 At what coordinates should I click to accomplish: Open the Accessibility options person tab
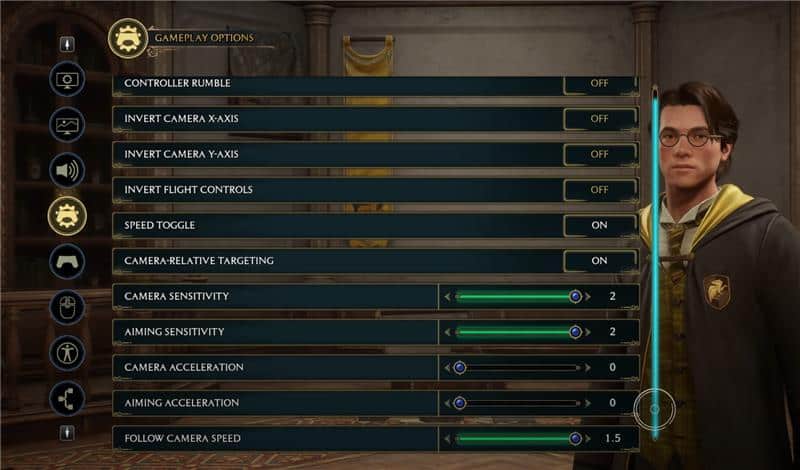tap(67, 352)
